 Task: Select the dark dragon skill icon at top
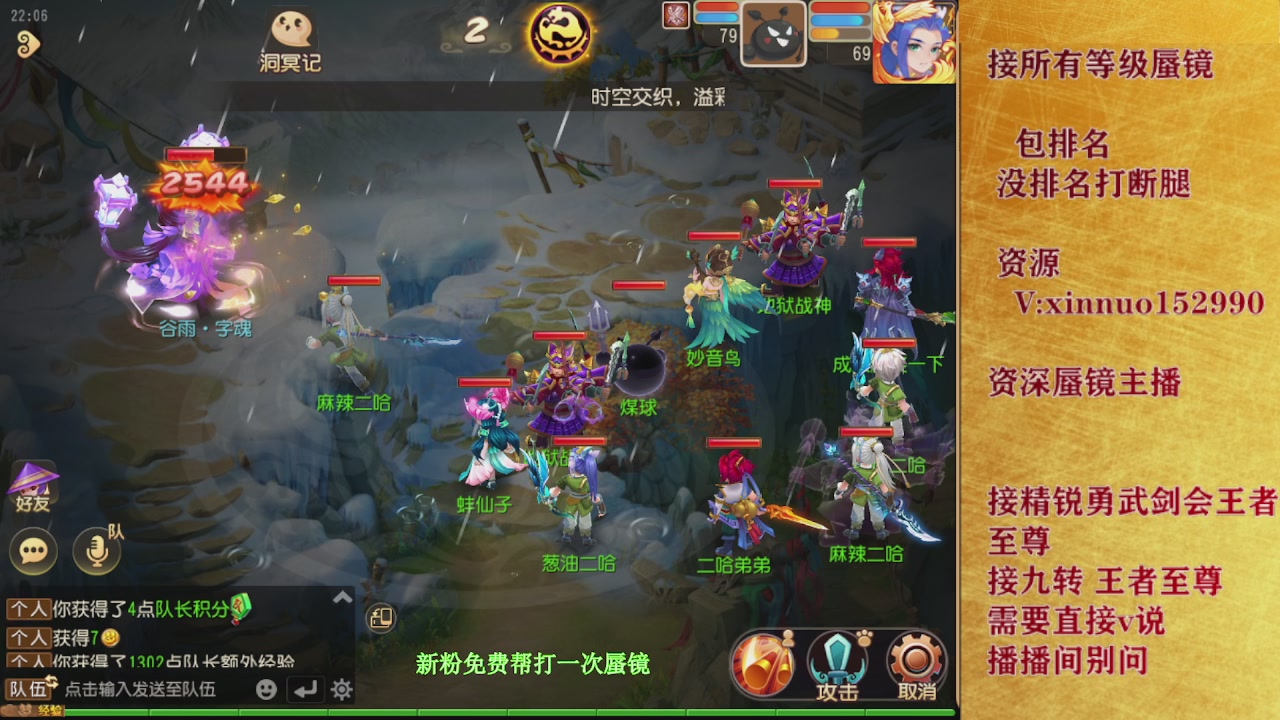[560, 33]
